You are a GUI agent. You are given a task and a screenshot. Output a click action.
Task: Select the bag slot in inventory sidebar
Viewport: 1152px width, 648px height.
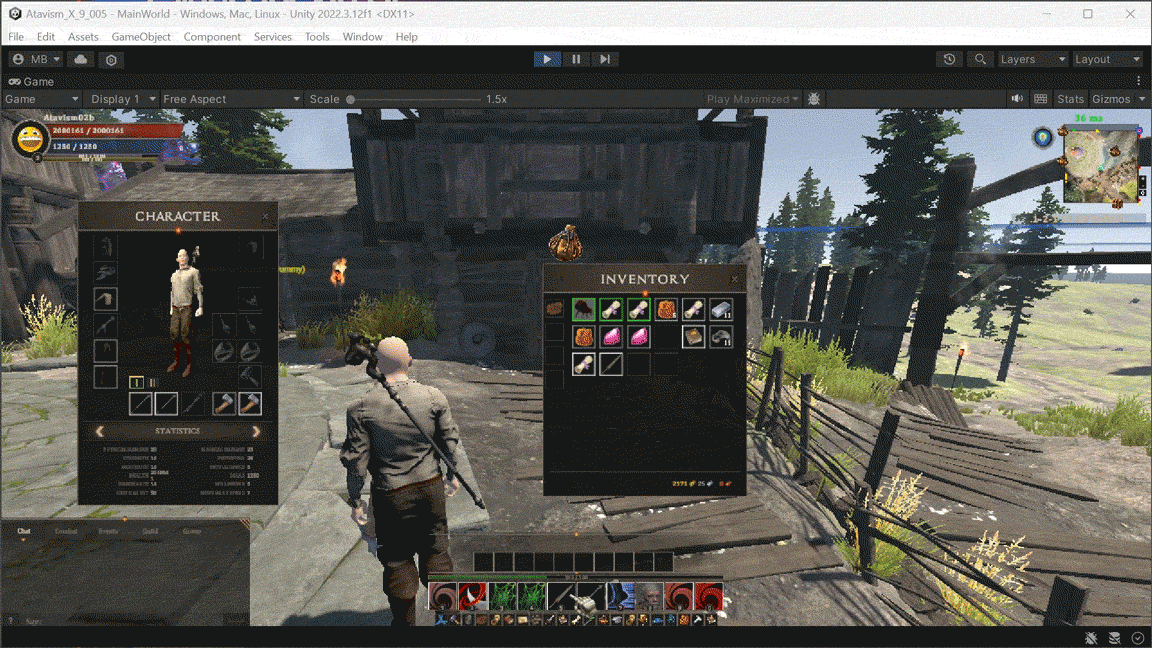pos(554,309)
